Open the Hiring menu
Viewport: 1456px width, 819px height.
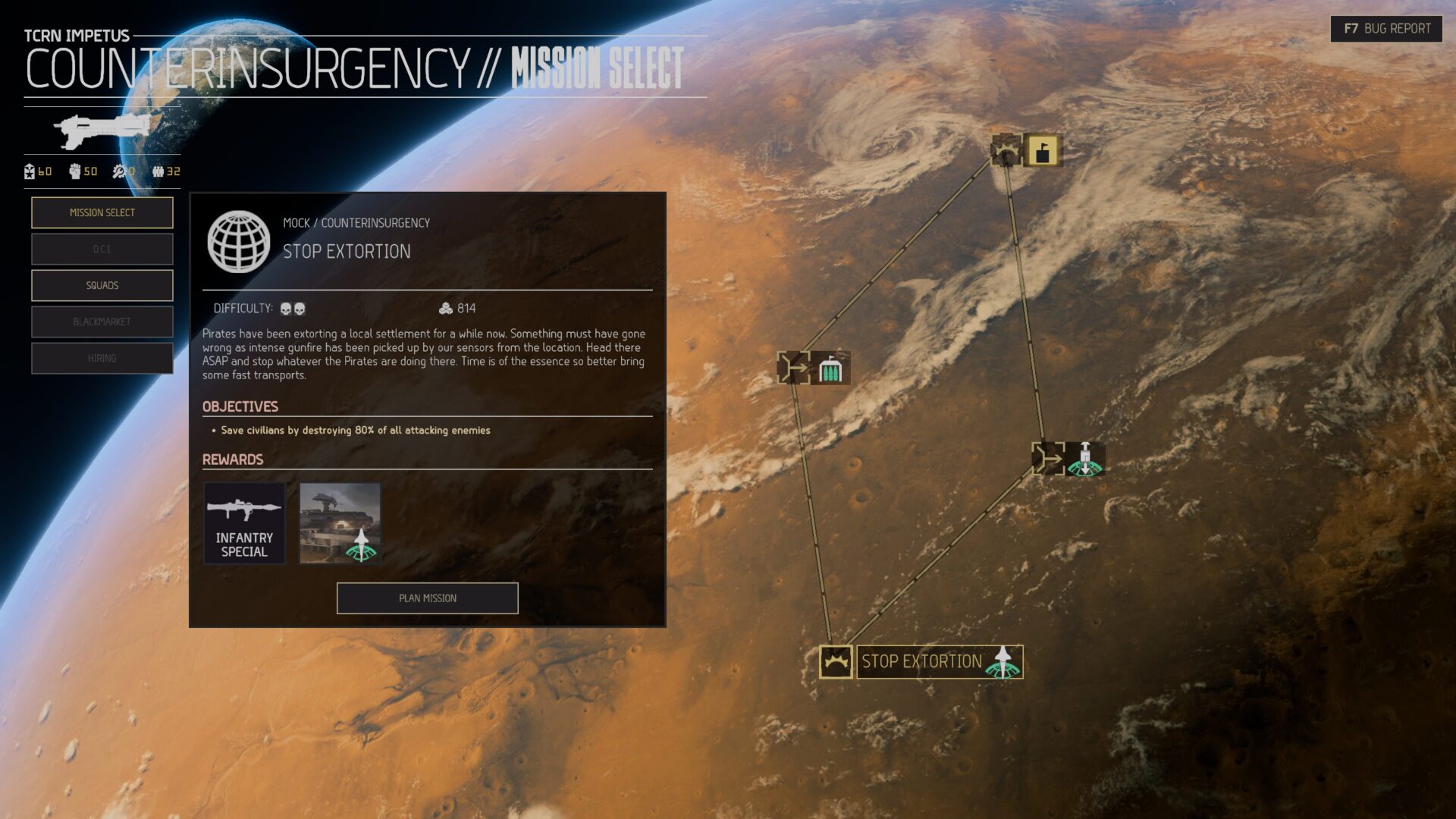point(102,358)
